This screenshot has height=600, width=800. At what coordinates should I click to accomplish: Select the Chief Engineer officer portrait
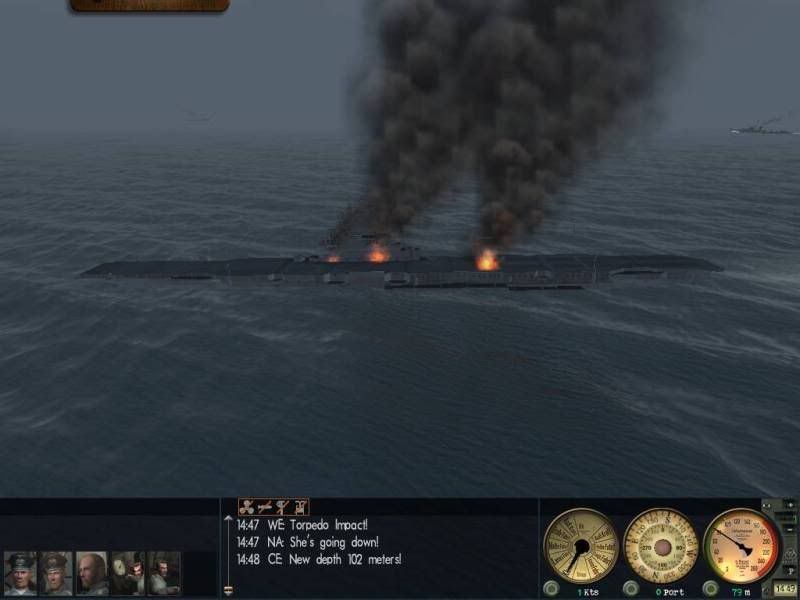pyautogui.click(x=20, y=573)
